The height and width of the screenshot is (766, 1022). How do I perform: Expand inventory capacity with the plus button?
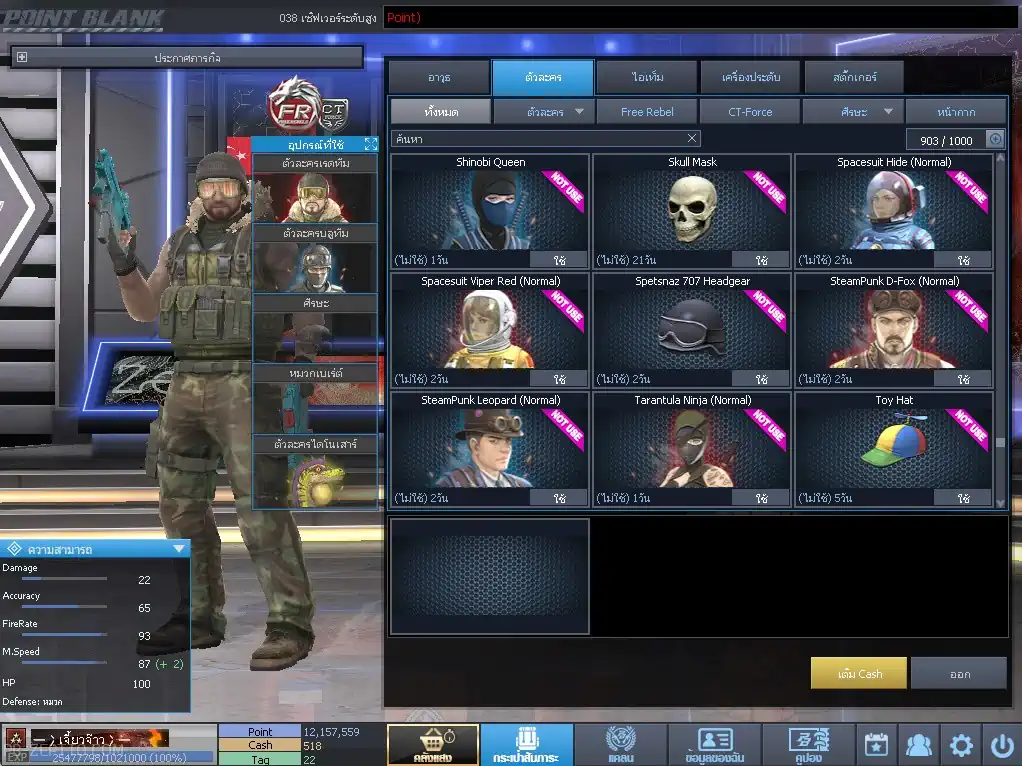click(995, 140)
